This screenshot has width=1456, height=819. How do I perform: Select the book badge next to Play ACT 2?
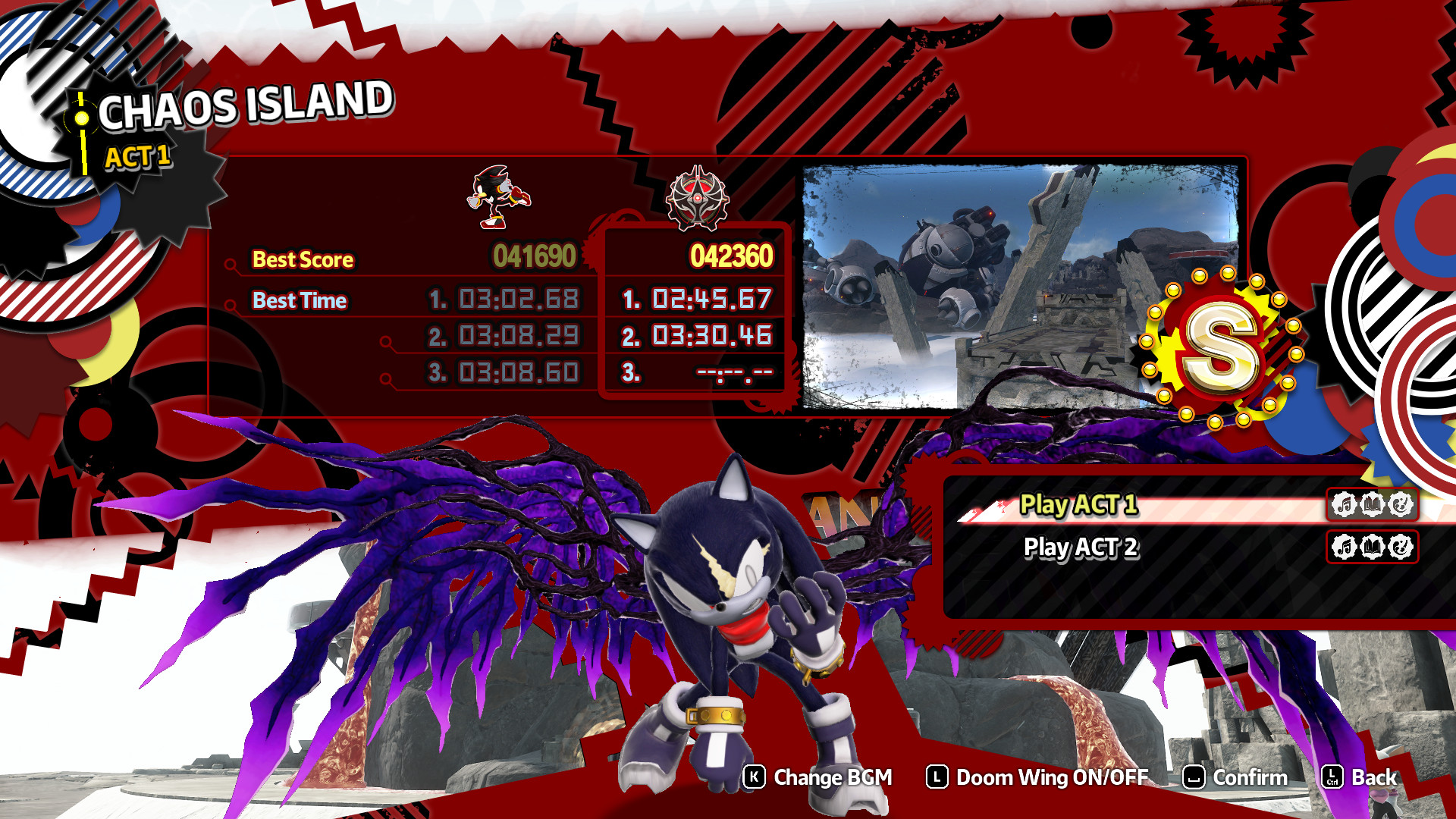pos(1374,548)
